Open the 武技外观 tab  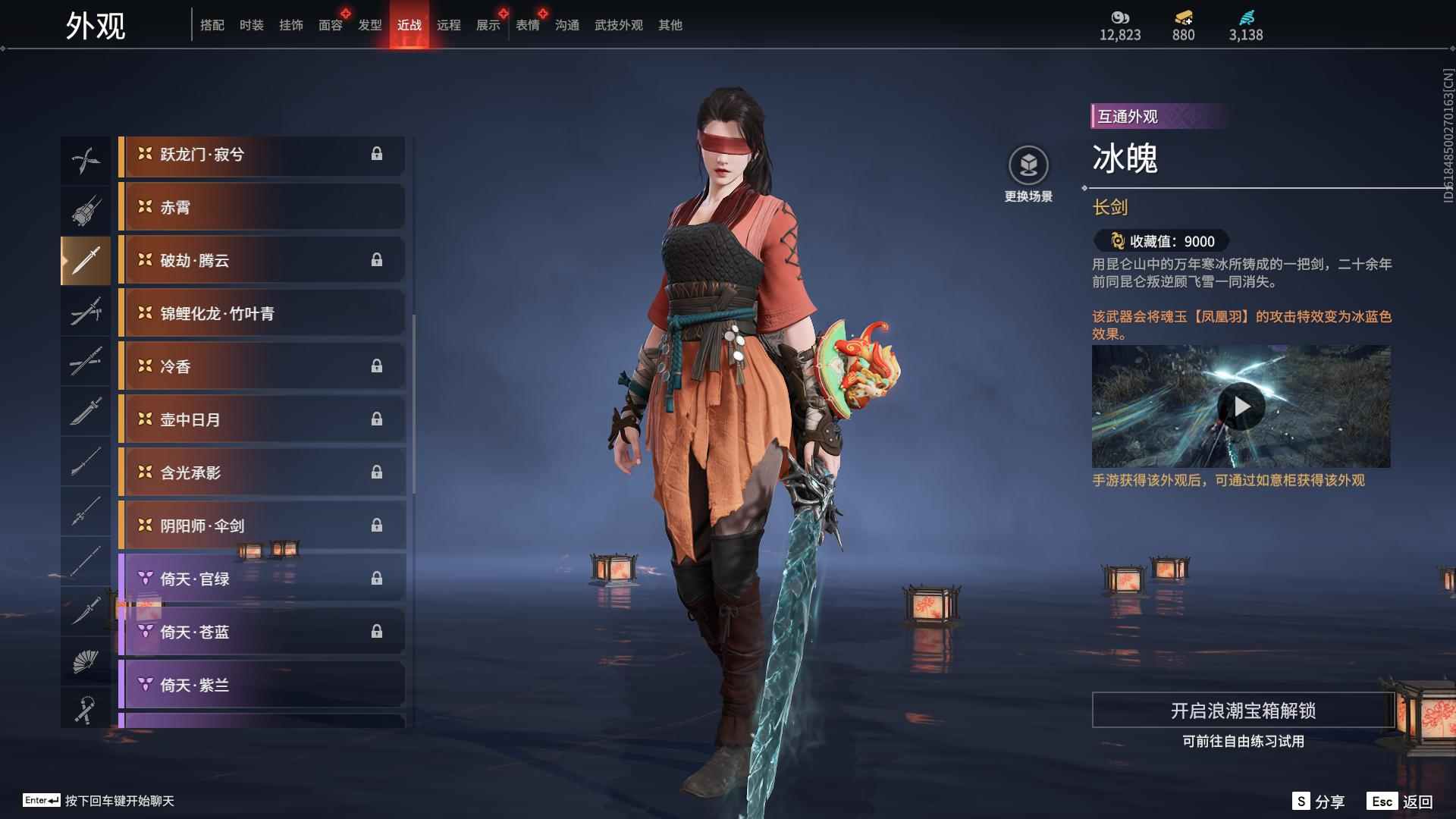coord(618,25)
